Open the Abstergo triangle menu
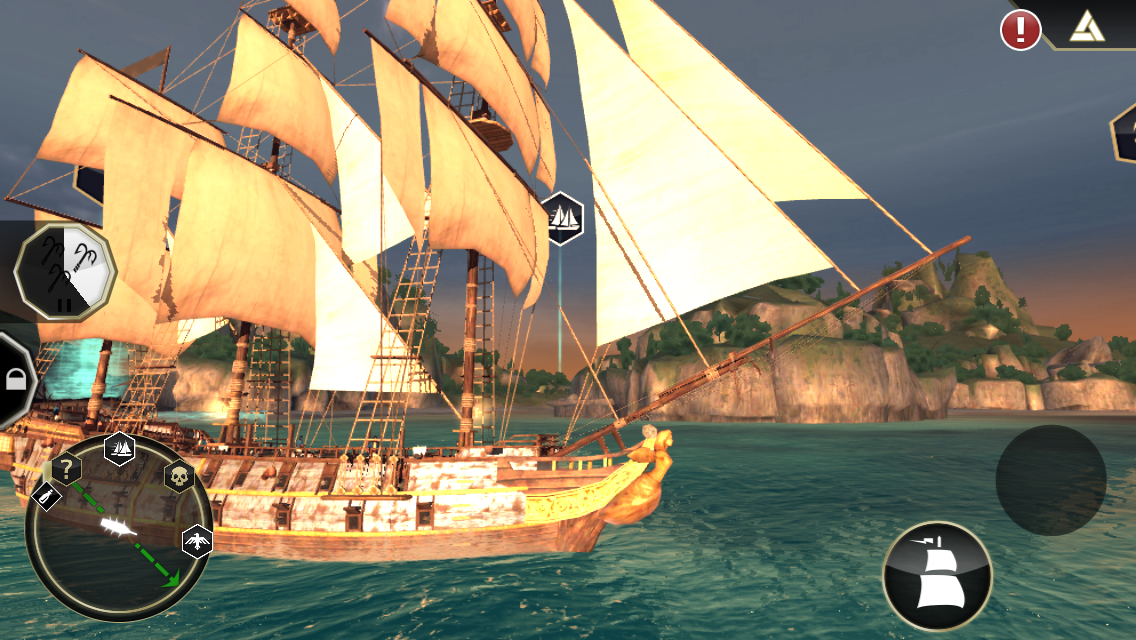 [1087, 25]
